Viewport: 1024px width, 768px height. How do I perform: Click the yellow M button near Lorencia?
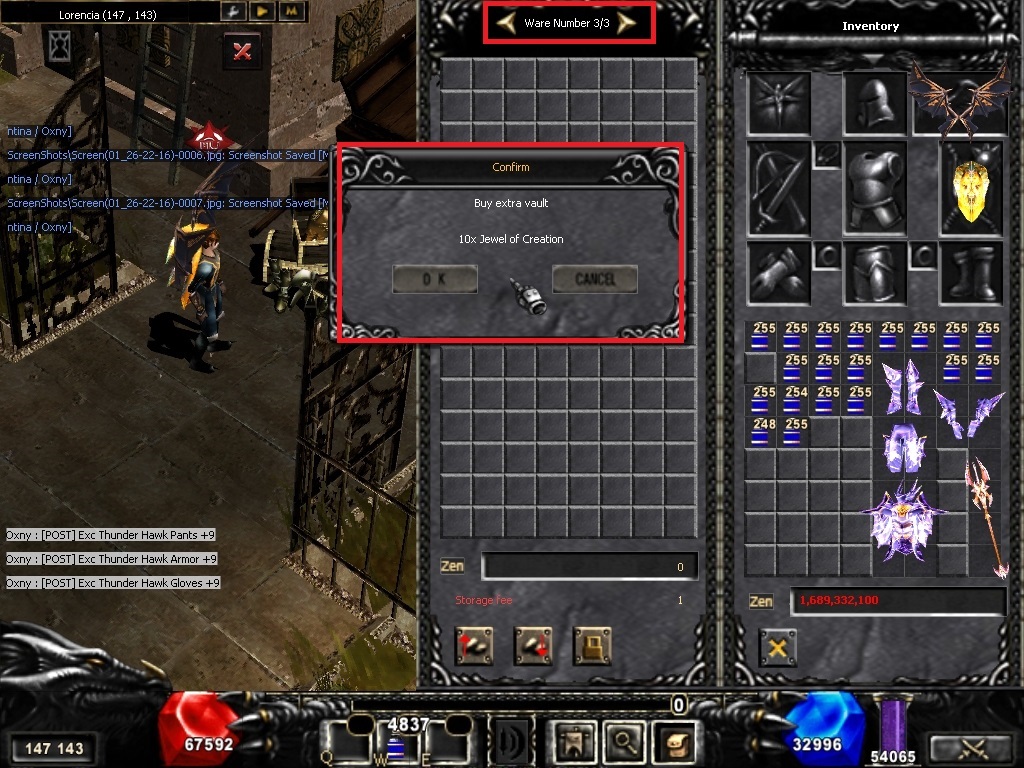tap(291, 11)
